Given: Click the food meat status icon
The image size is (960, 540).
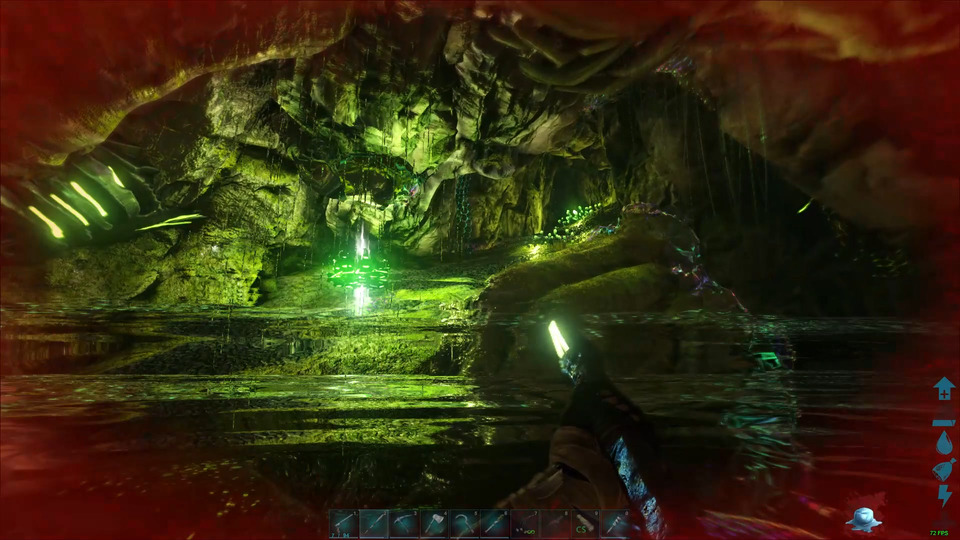Looking at the screenshot, I should (944, 469).
